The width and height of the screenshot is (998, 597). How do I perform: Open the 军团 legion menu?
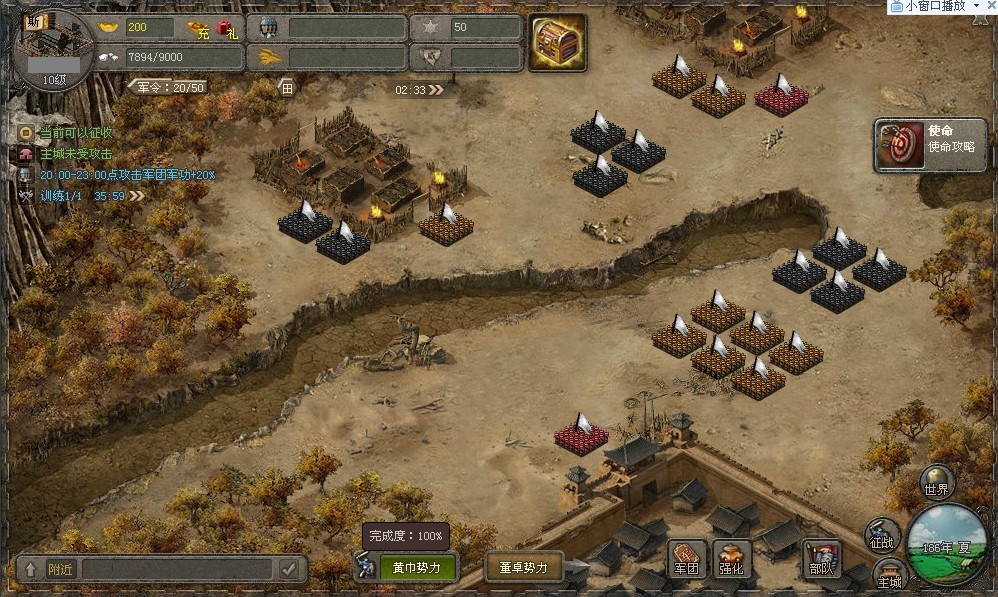687,558
